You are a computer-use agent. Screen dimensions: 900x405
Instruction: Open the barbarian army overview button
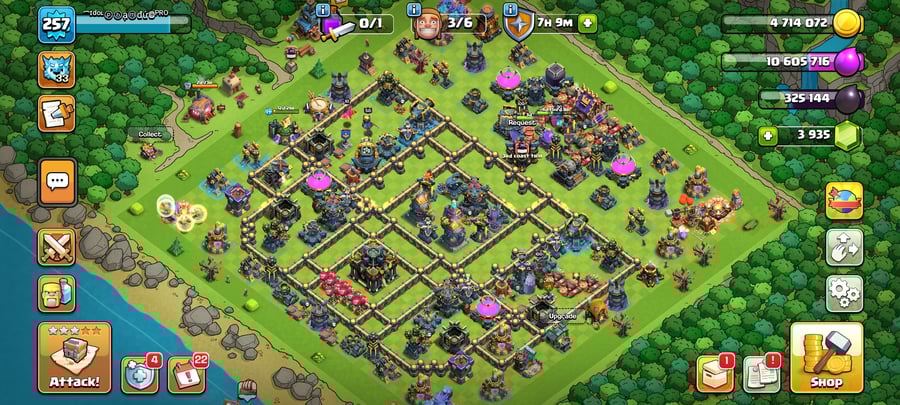click(x=57, y=293)
